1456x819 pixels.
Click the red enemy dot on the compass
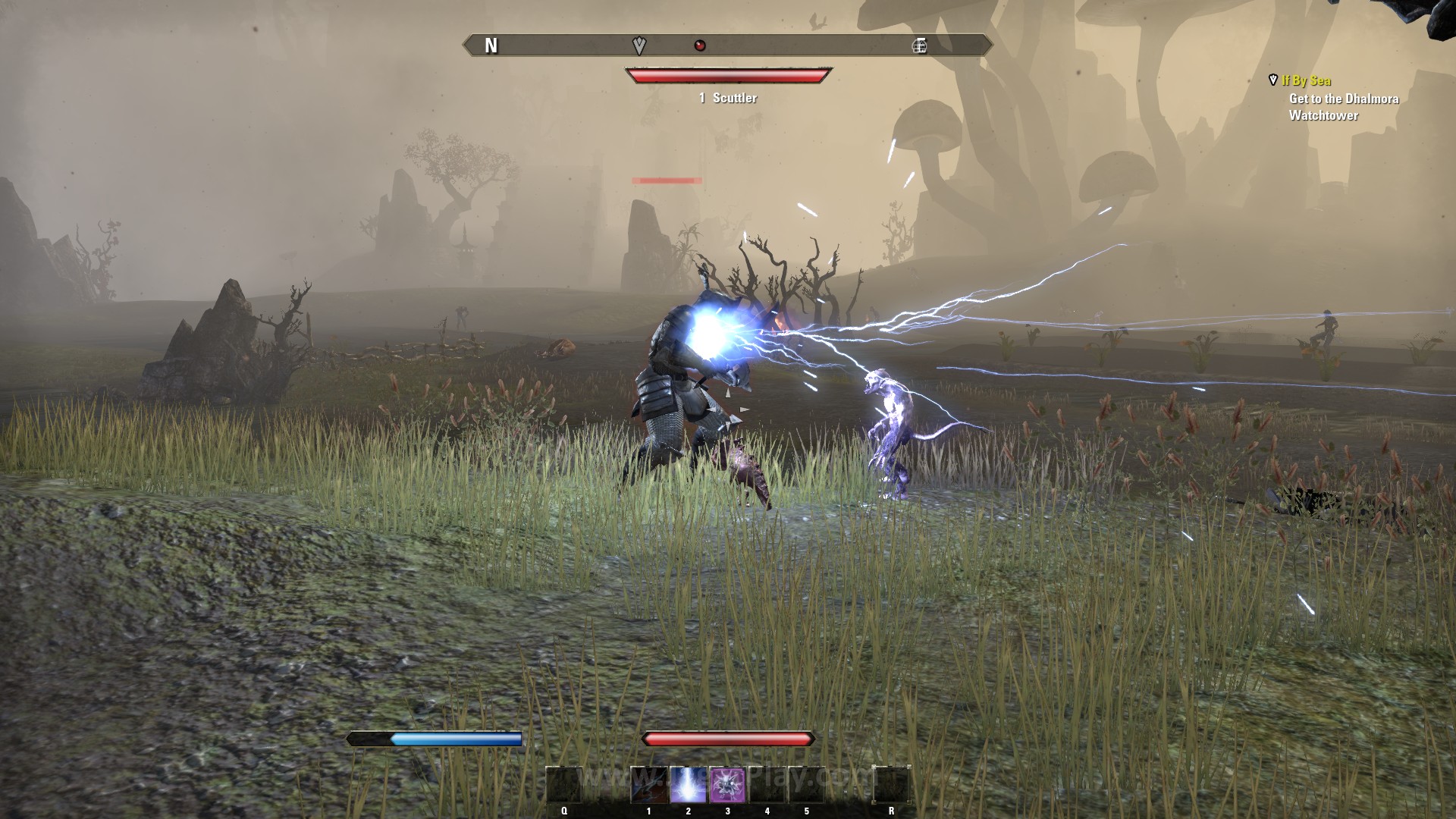700,45
